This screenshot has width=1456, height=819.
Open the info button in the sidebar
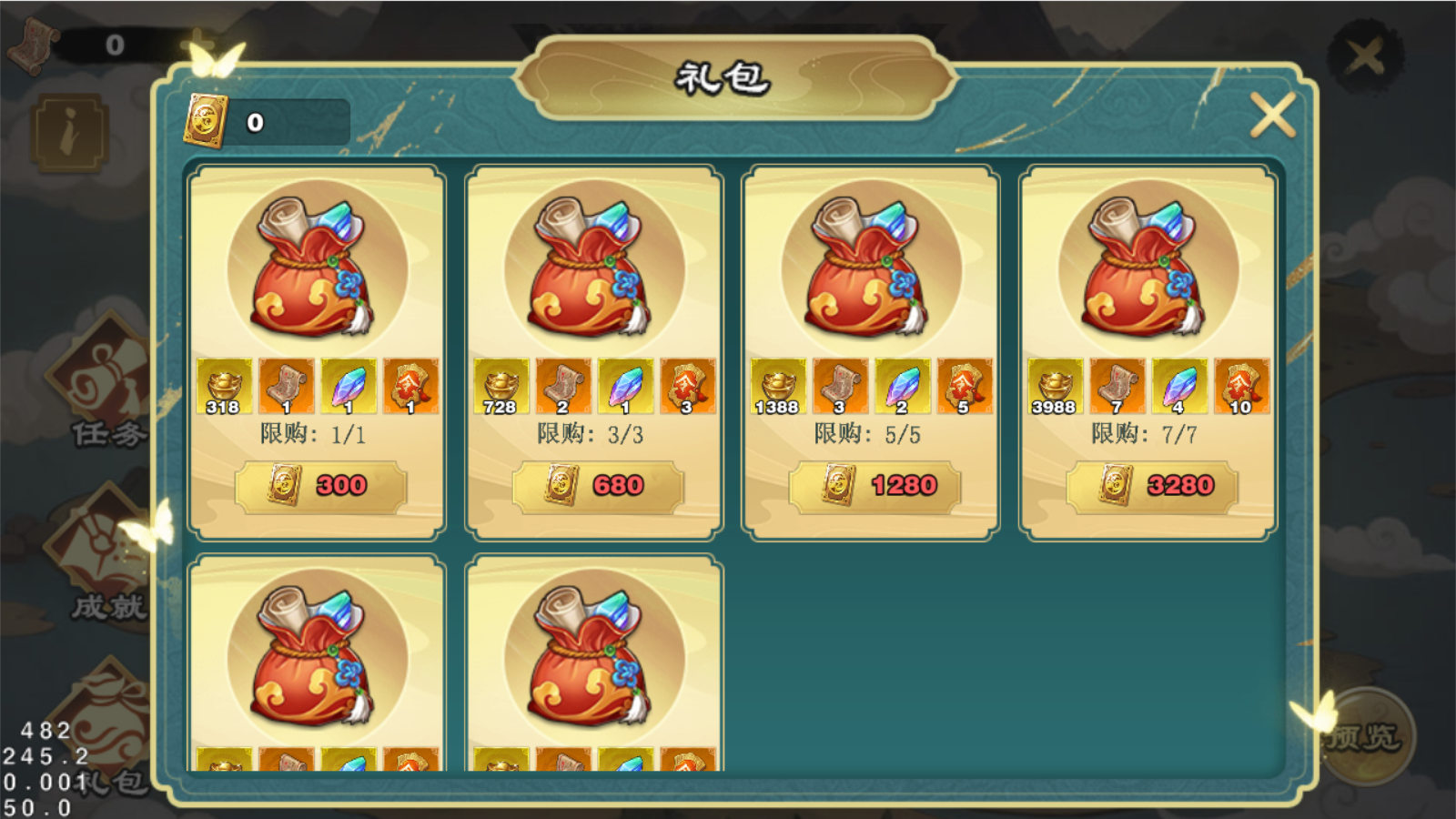(x=69, y=134)
